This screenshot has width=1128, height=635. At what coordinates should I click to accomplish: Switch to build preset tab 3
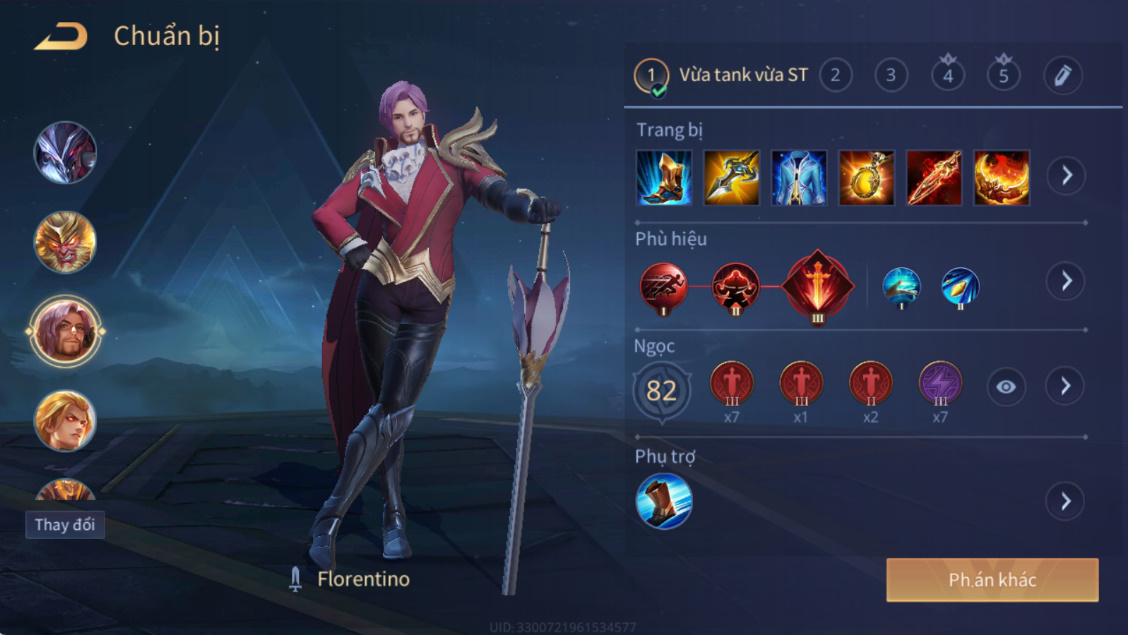[x=890, y=75]
